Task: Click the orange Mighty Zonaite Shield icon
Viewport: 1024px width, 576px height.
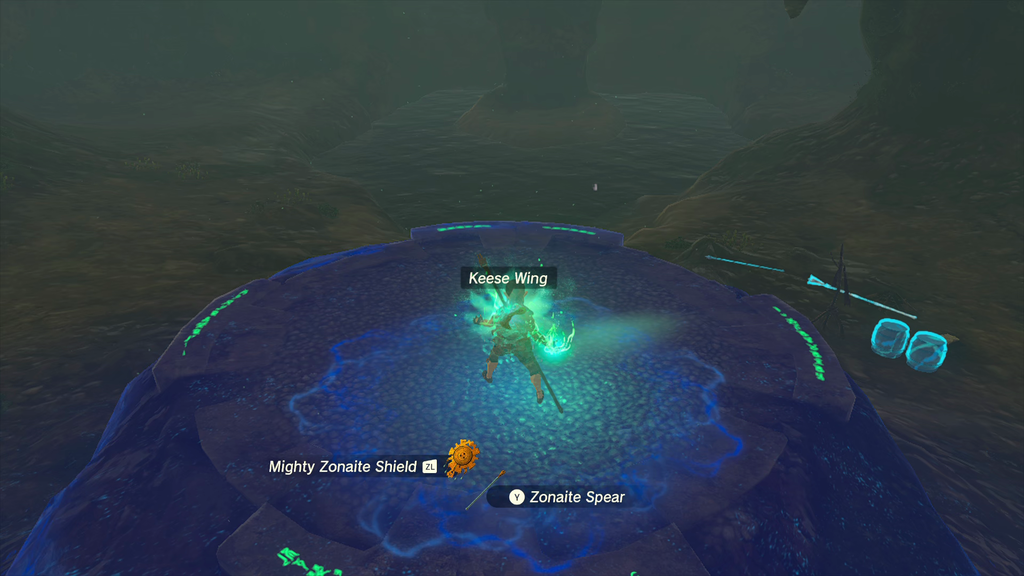Action: pos(462,457)
